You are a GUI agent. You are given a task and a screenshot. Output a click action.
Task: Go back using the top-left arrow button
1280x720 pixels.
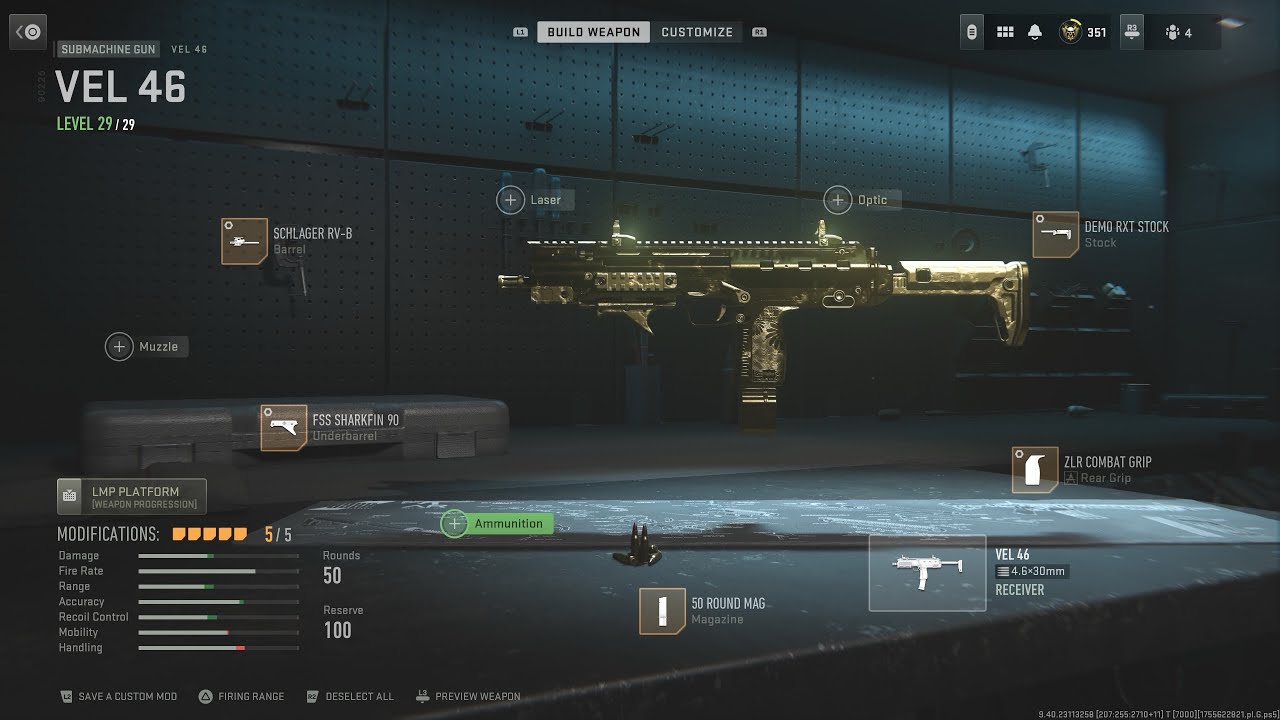point(28,32)
